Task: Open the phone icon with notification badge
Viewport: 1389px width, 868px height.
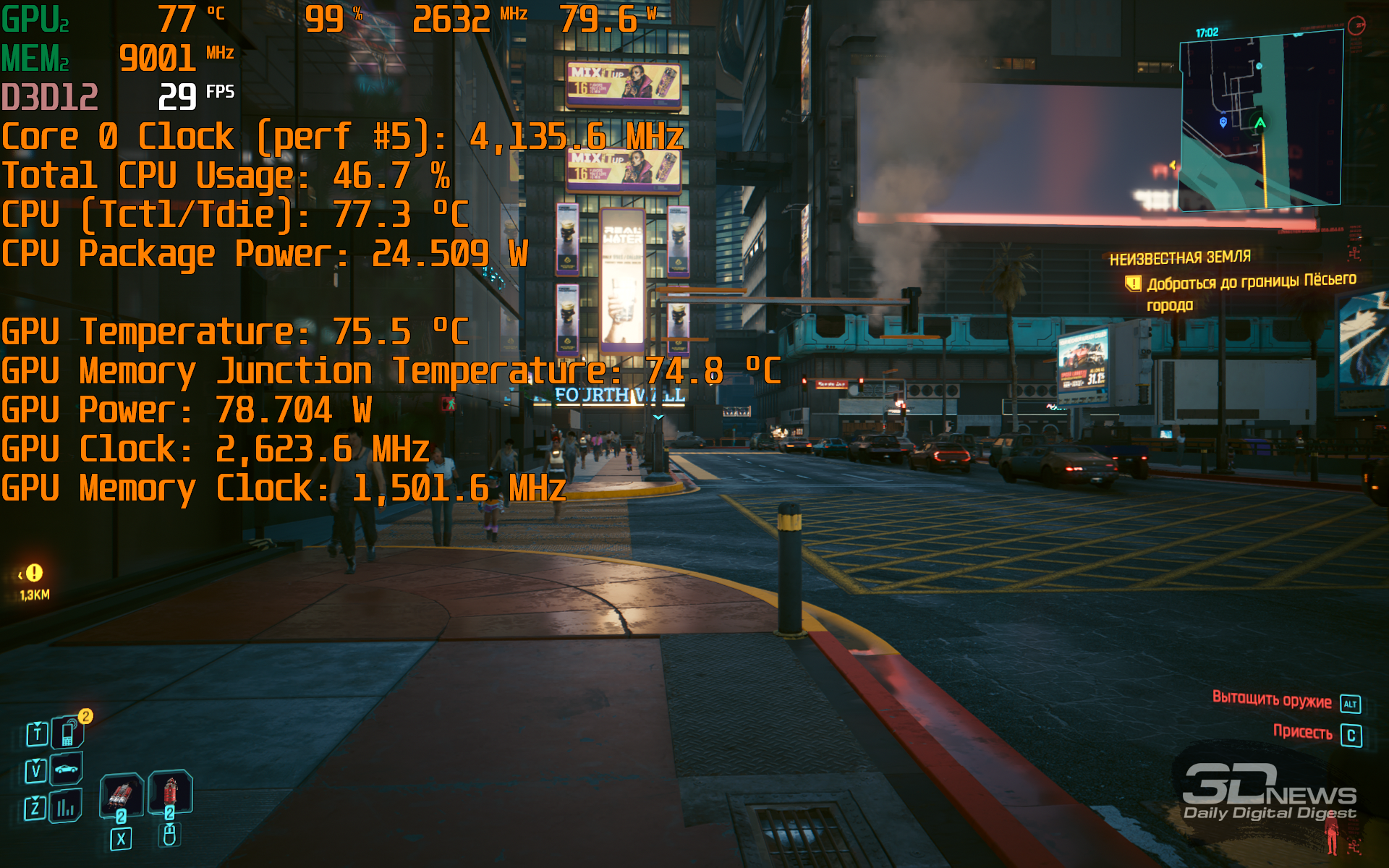Action: 68,733
